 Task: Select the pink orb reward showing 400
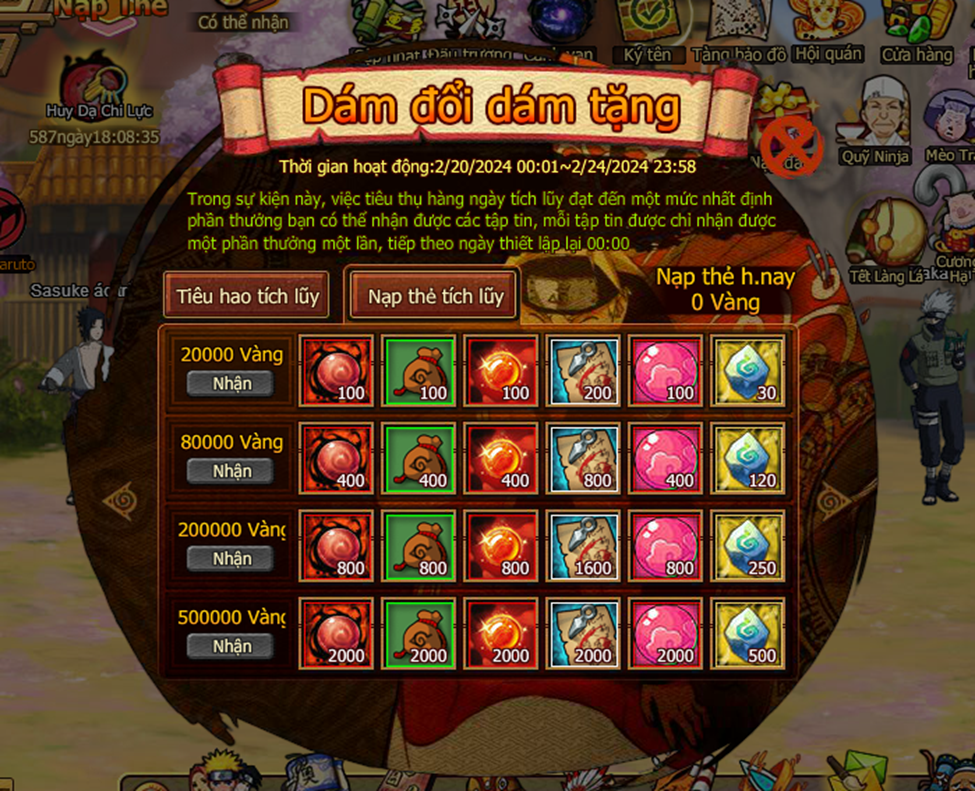pos(665,459)
